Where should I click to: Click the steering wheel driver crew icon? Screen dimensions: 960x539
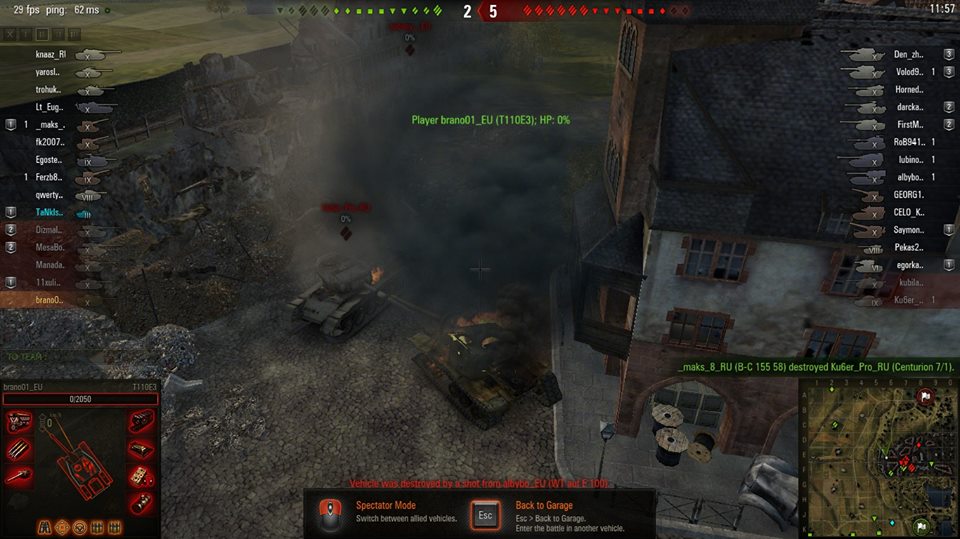point(81,526)
